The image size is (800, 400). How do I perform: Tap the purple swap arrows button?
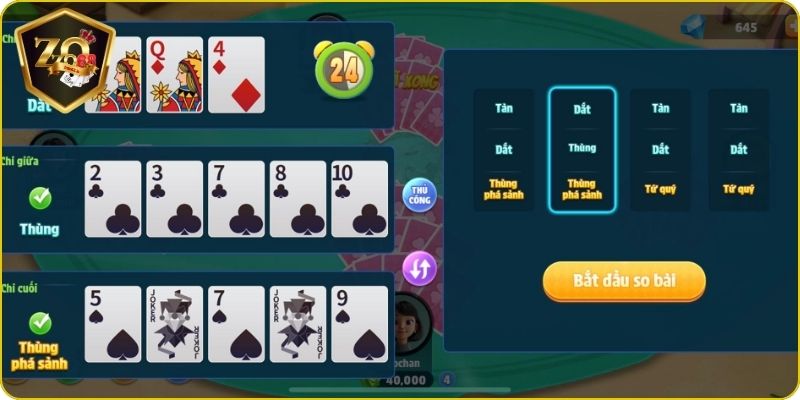(x=420, y=268)
